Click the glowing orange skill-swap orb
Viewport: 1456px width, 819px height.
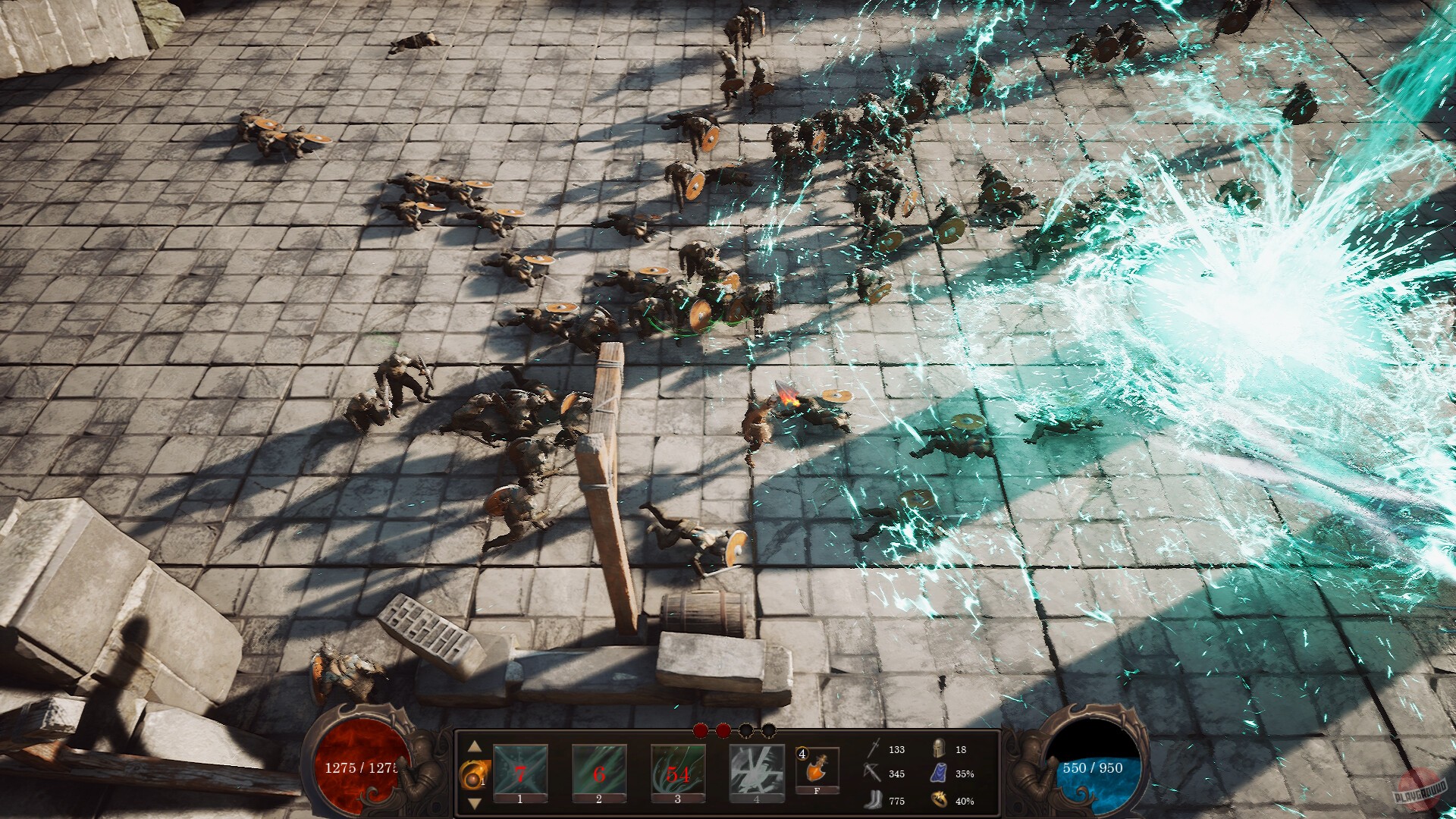tap(472, 773)
